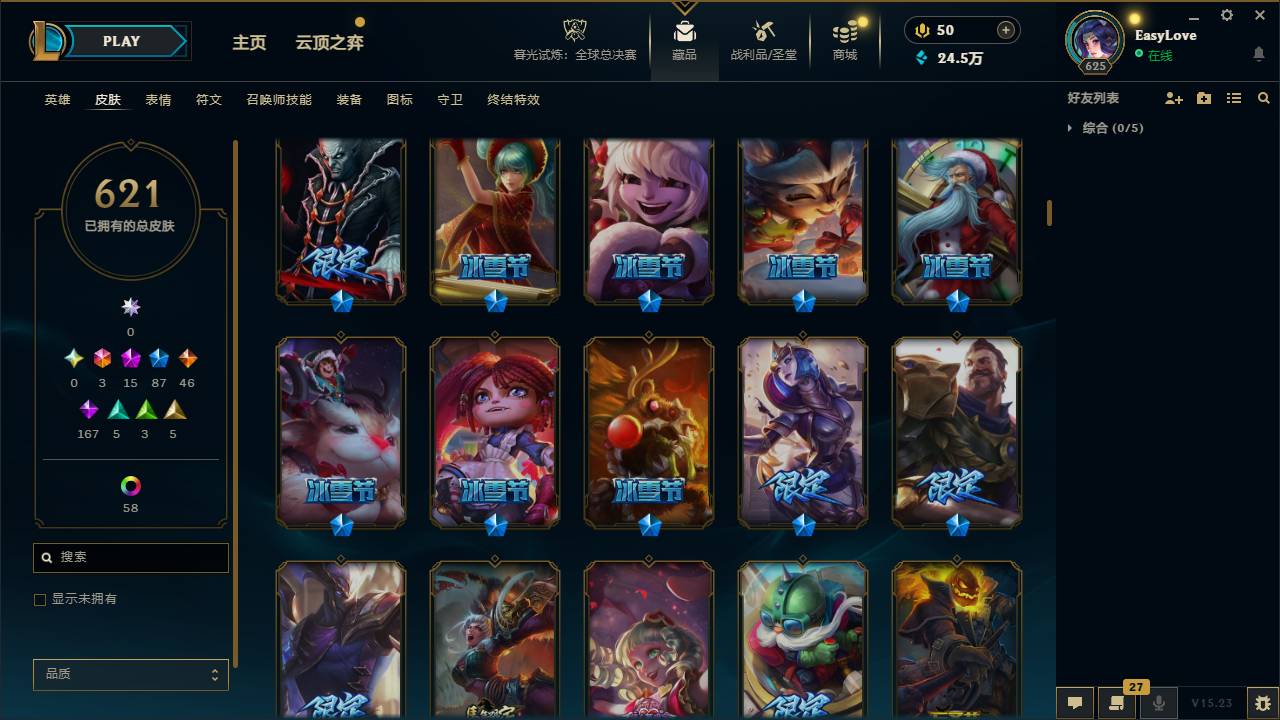Viewport: 1280px width, 720px height.
Task: Click the add friend icon
Action: [x=1172, y=98]
